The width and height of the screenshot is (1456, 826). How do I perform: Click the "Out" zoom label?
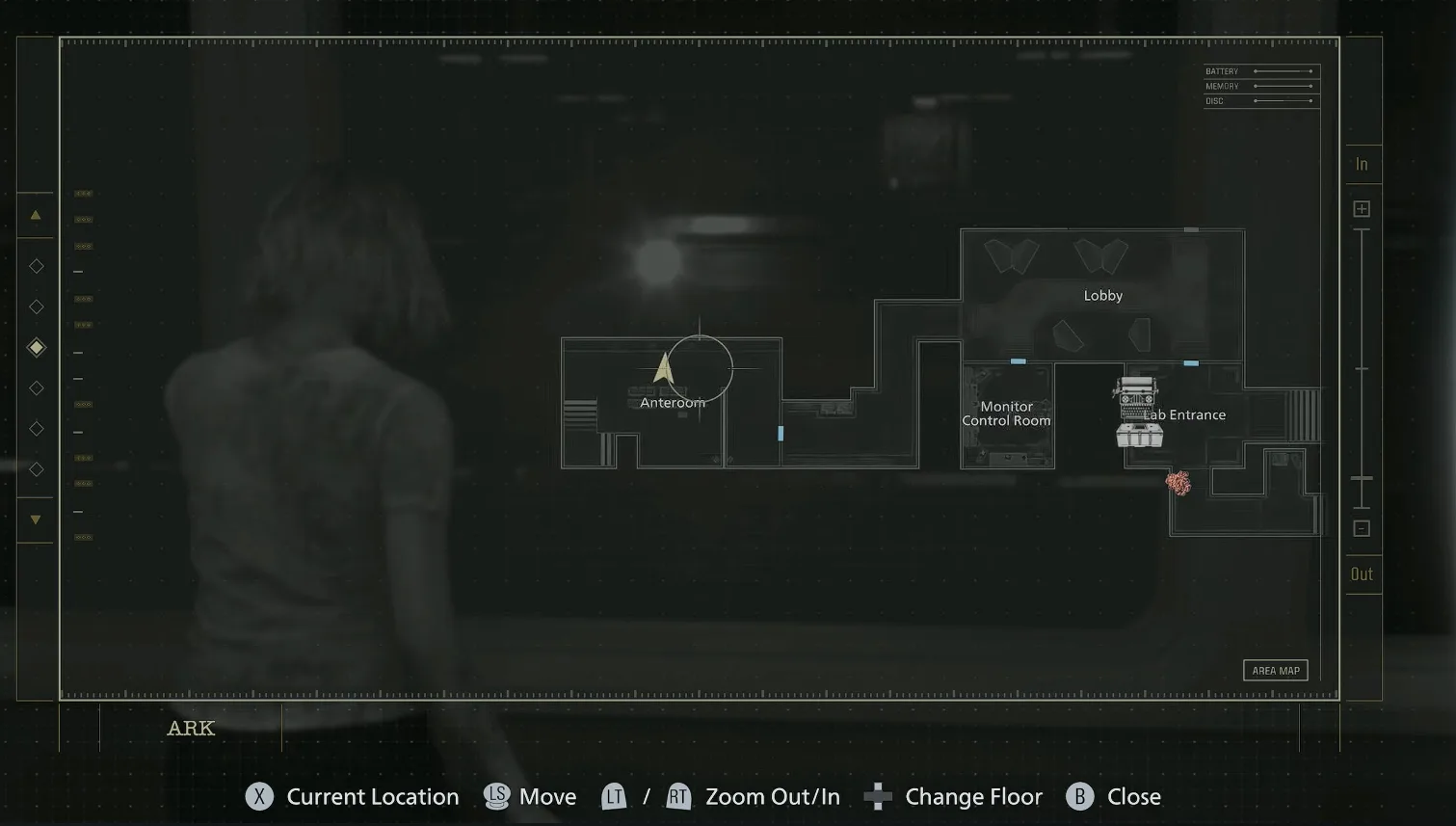(1362, 574)
